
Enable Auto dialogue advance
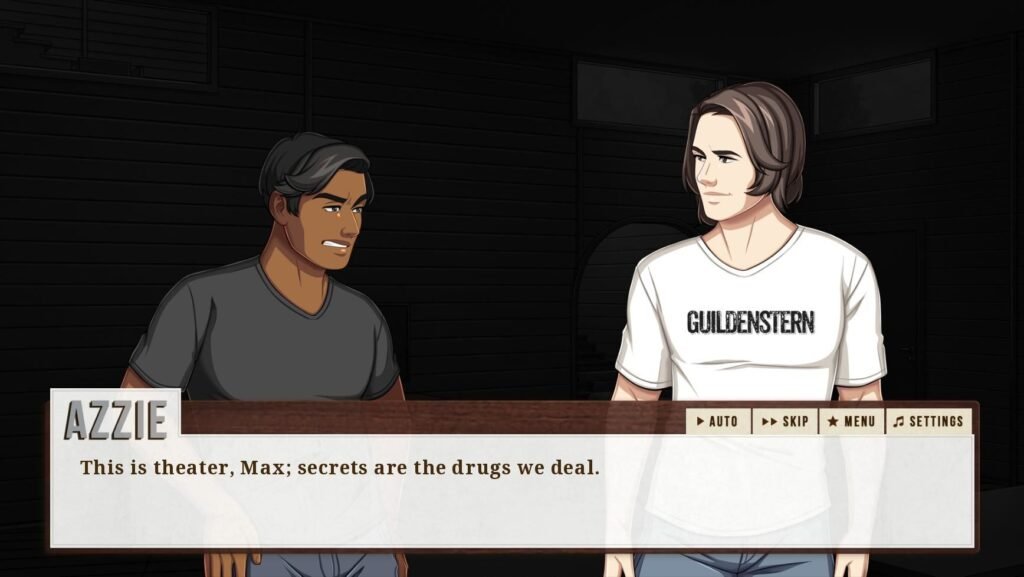[x=718, y=421]
